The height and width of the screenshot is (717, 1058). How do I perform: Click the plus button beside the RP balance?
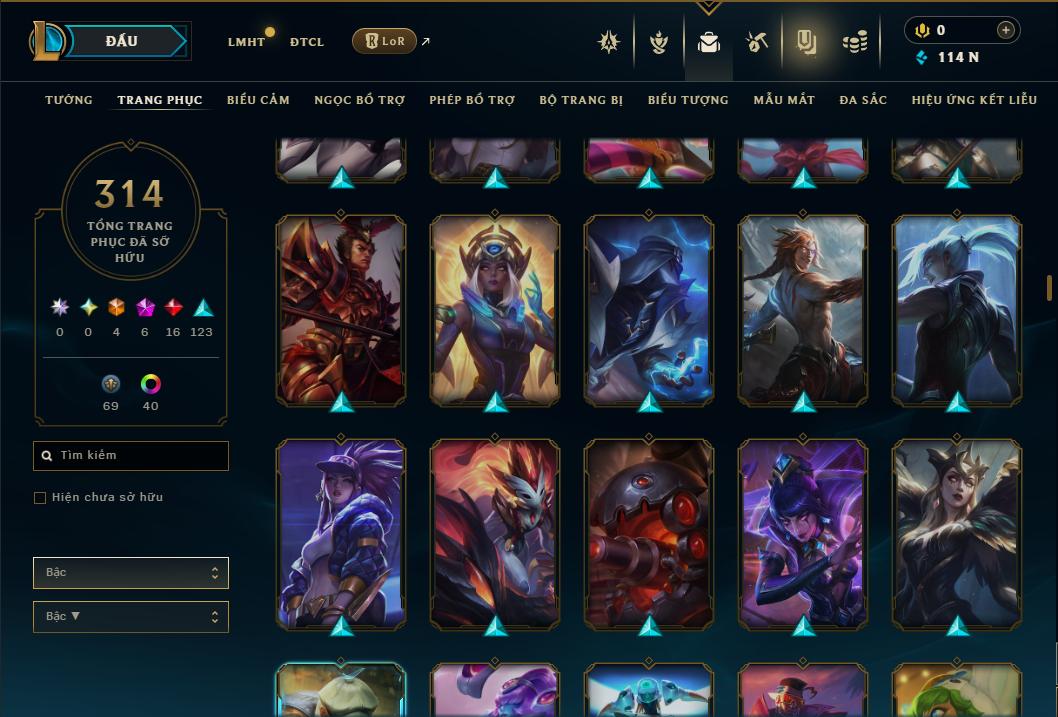point(1005,30)
